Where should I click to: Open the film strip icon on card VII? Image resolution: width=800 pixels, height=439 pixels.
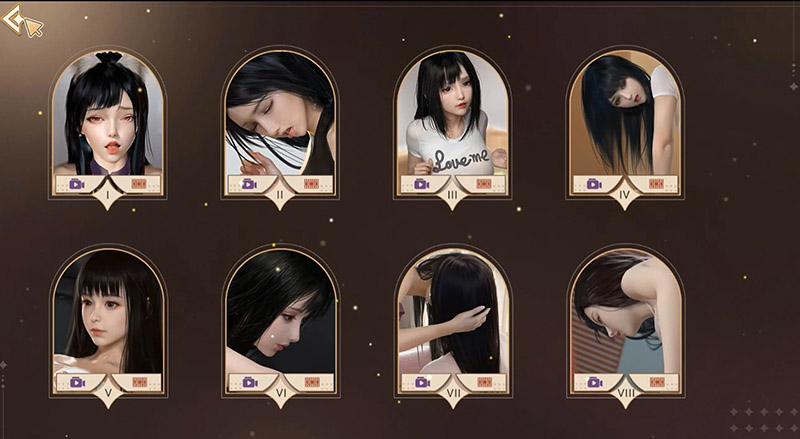[484, 382]
